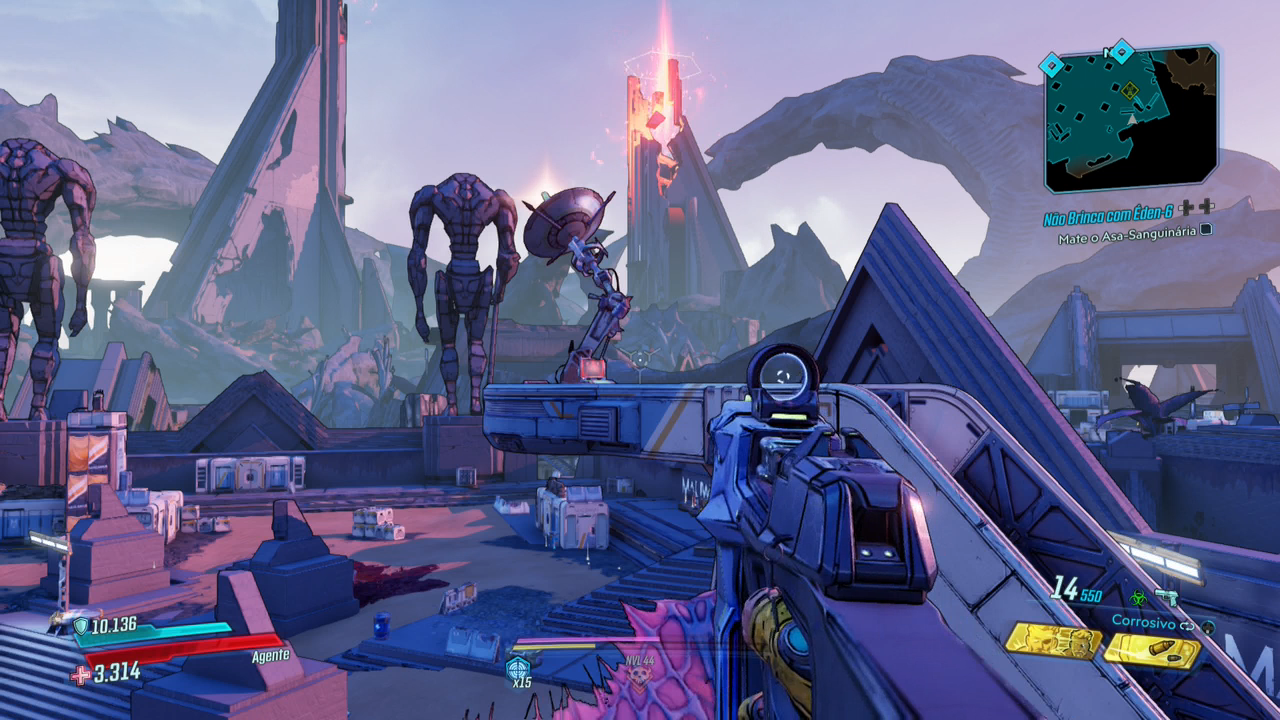Click the round weapon-slot selector icon
This screenshot has width=1280, height=720.
1208,626
